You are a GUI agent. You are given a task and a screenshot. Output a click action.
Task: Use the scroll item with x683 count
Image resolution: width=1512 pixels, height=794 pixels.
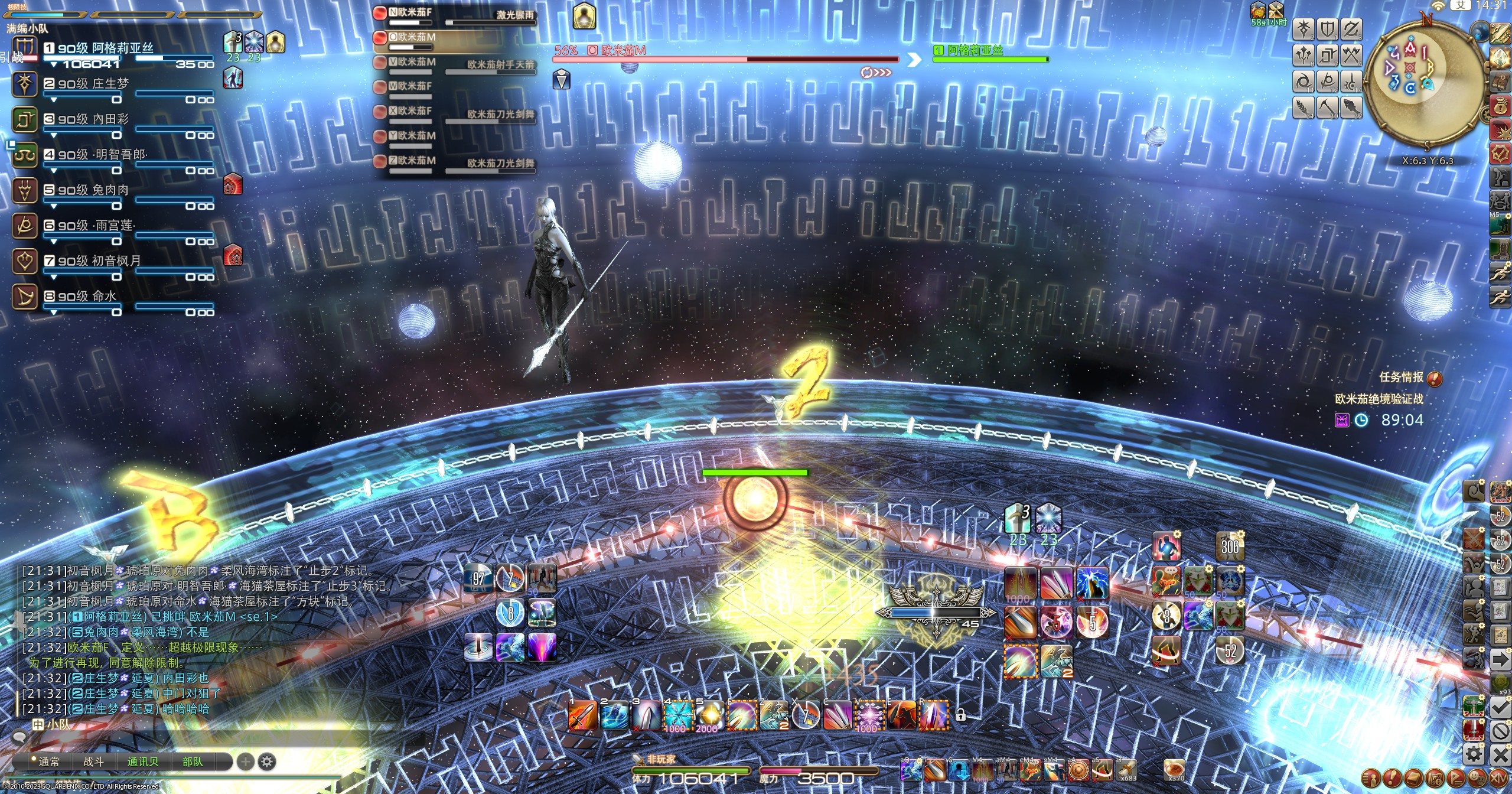pos(1126,769)
